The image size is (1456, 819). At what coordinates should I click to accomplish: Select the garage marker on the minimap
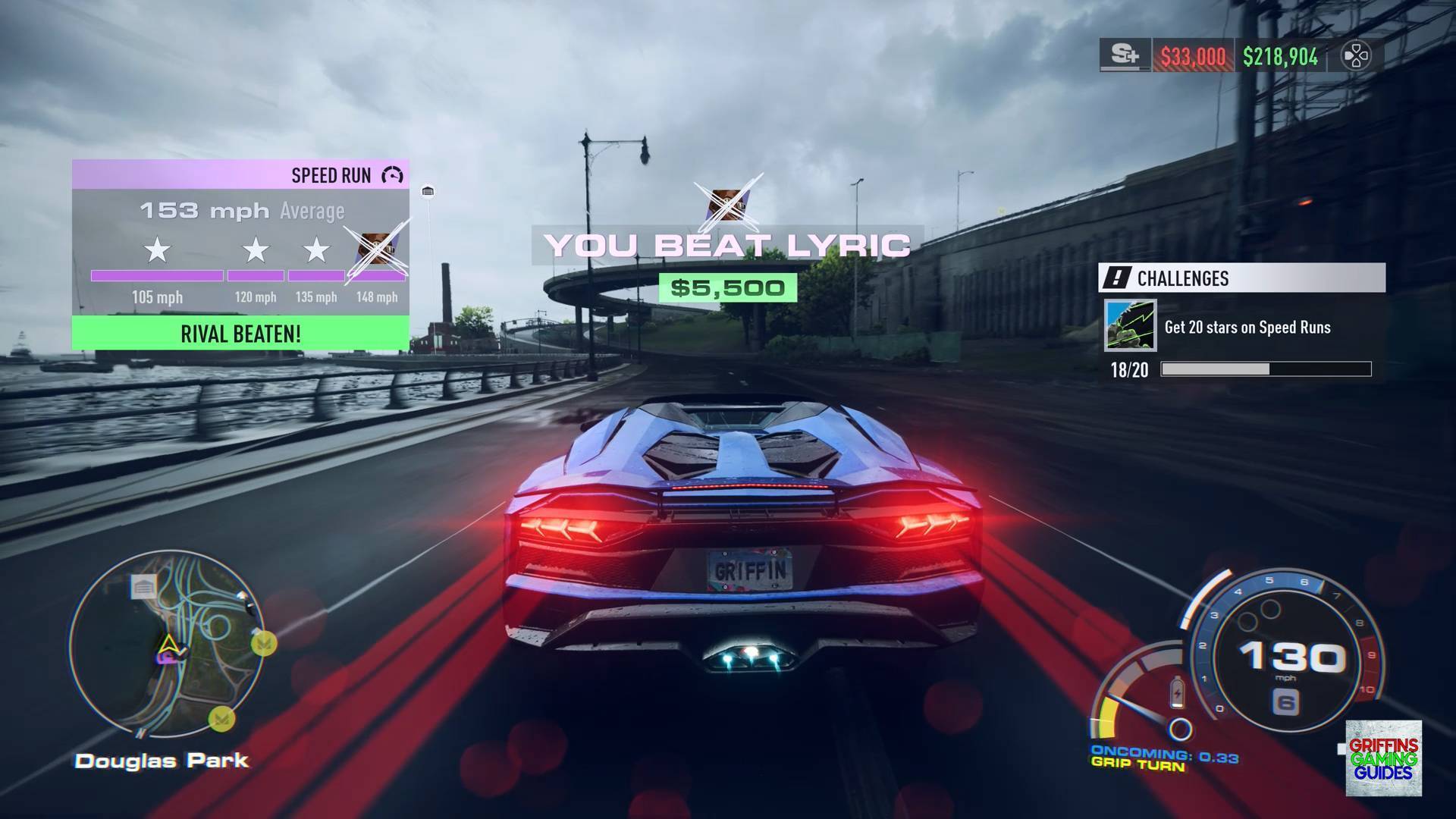[x=143, y=586]
